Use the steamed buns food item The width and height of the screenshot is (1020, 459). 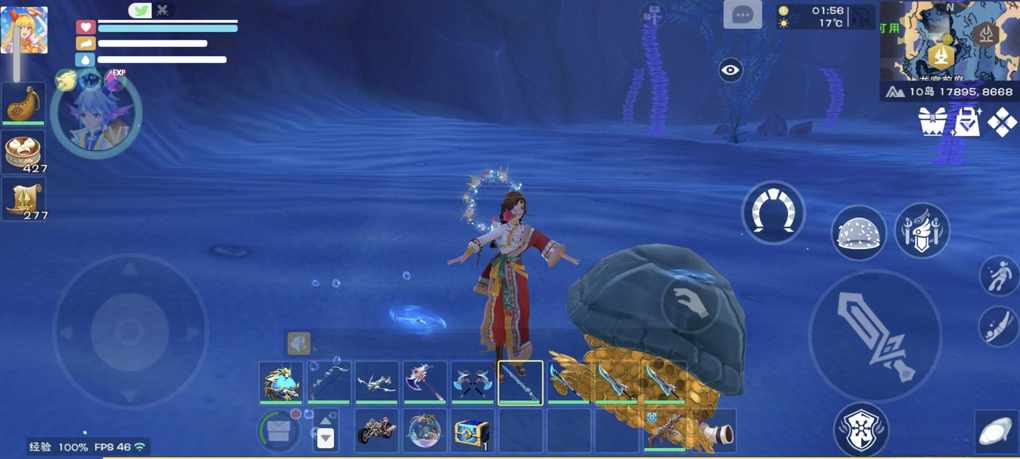(22, 151)
